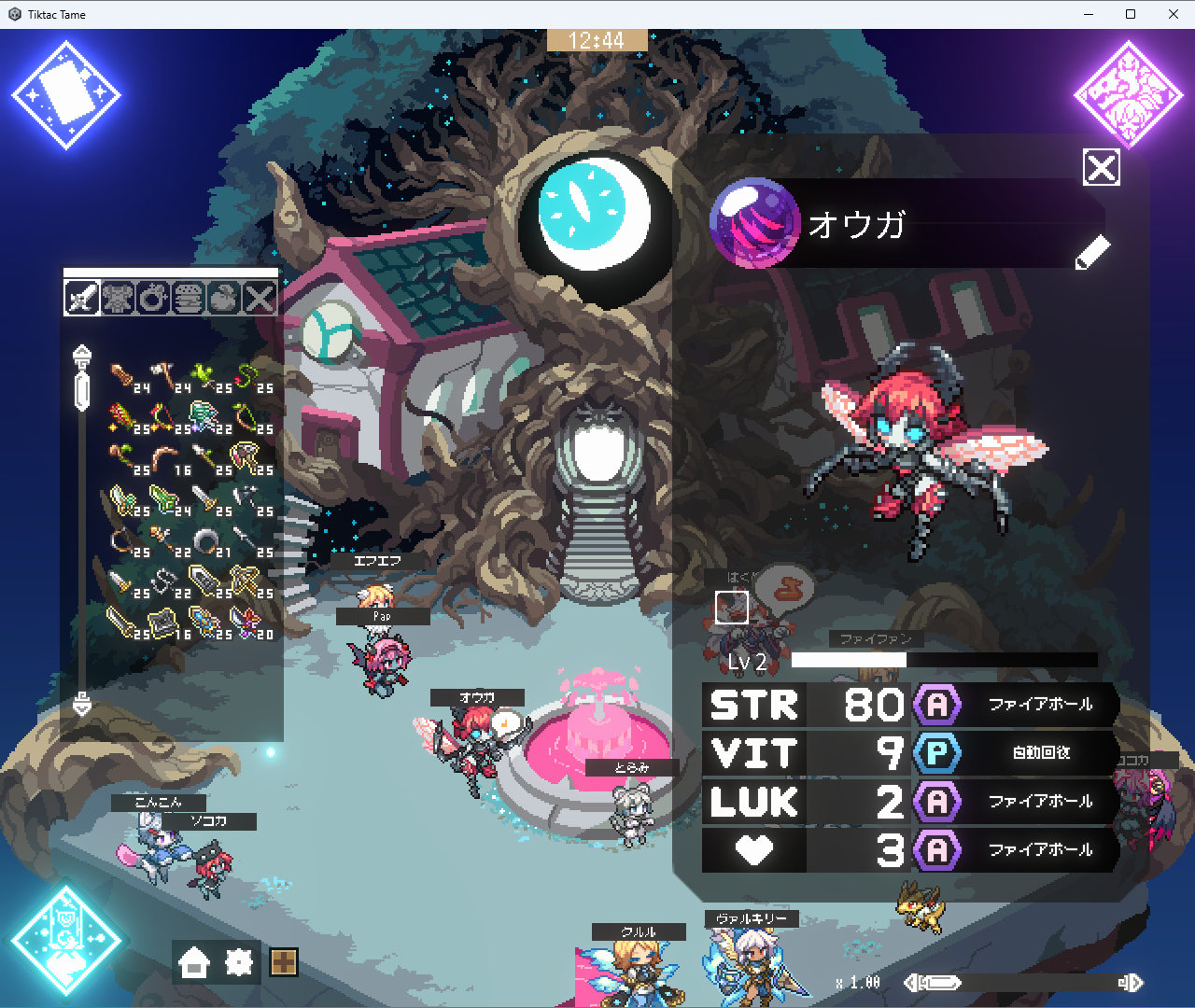Viewport: 1195px width, 1008px height.
Task: Switch to the armor tab
Action: coord(118,299)
